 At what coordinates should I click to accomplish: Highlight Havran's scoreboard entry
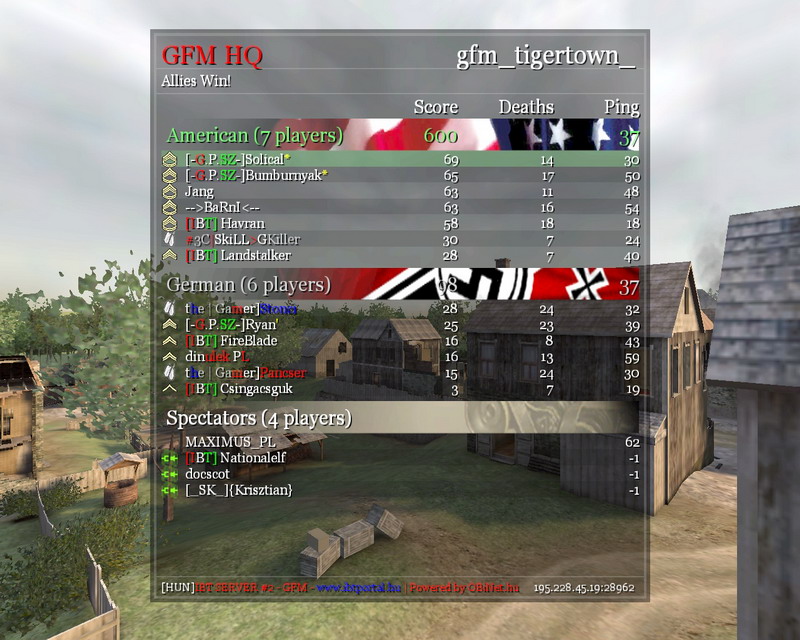400,223
